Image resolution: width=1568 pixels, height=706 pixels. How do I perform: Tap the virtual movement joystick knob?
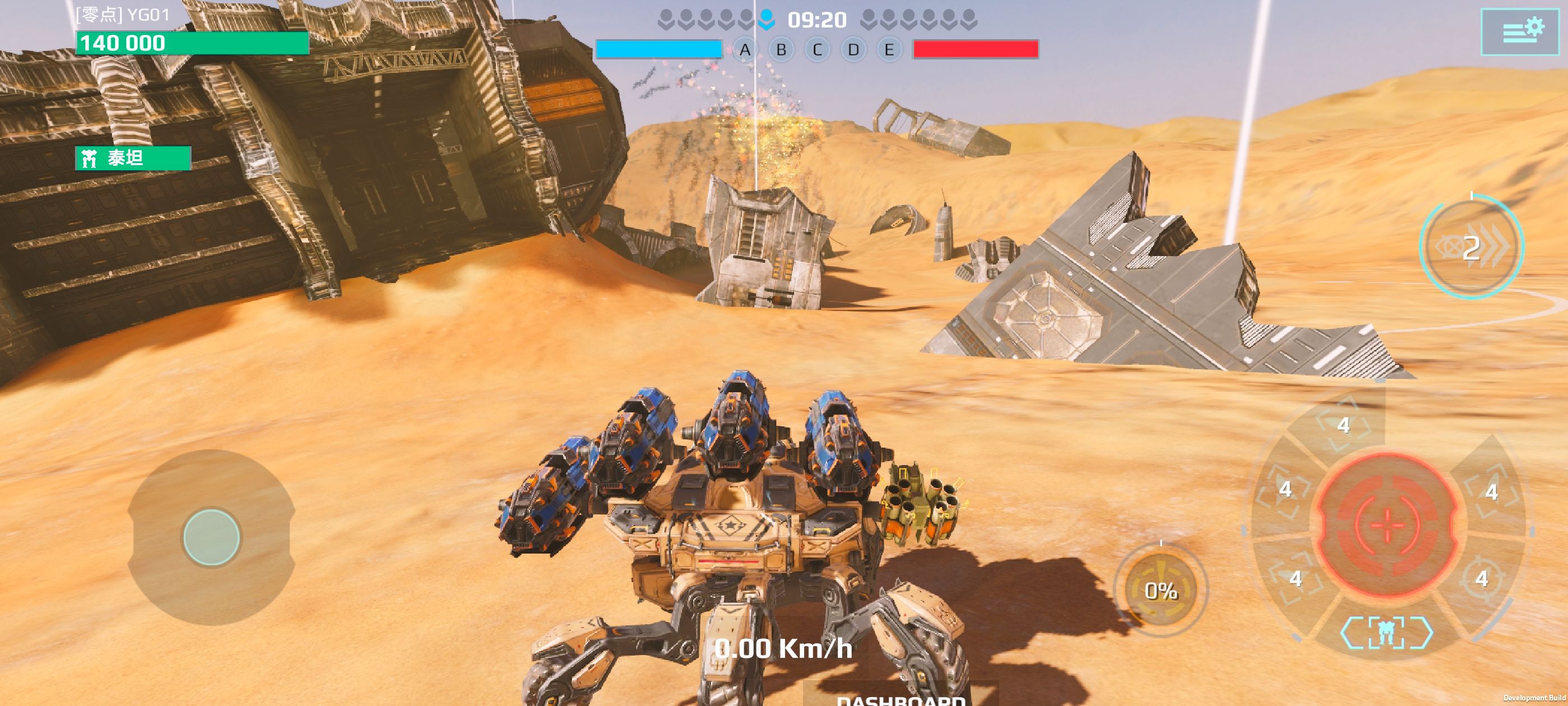tap(211, 537)
